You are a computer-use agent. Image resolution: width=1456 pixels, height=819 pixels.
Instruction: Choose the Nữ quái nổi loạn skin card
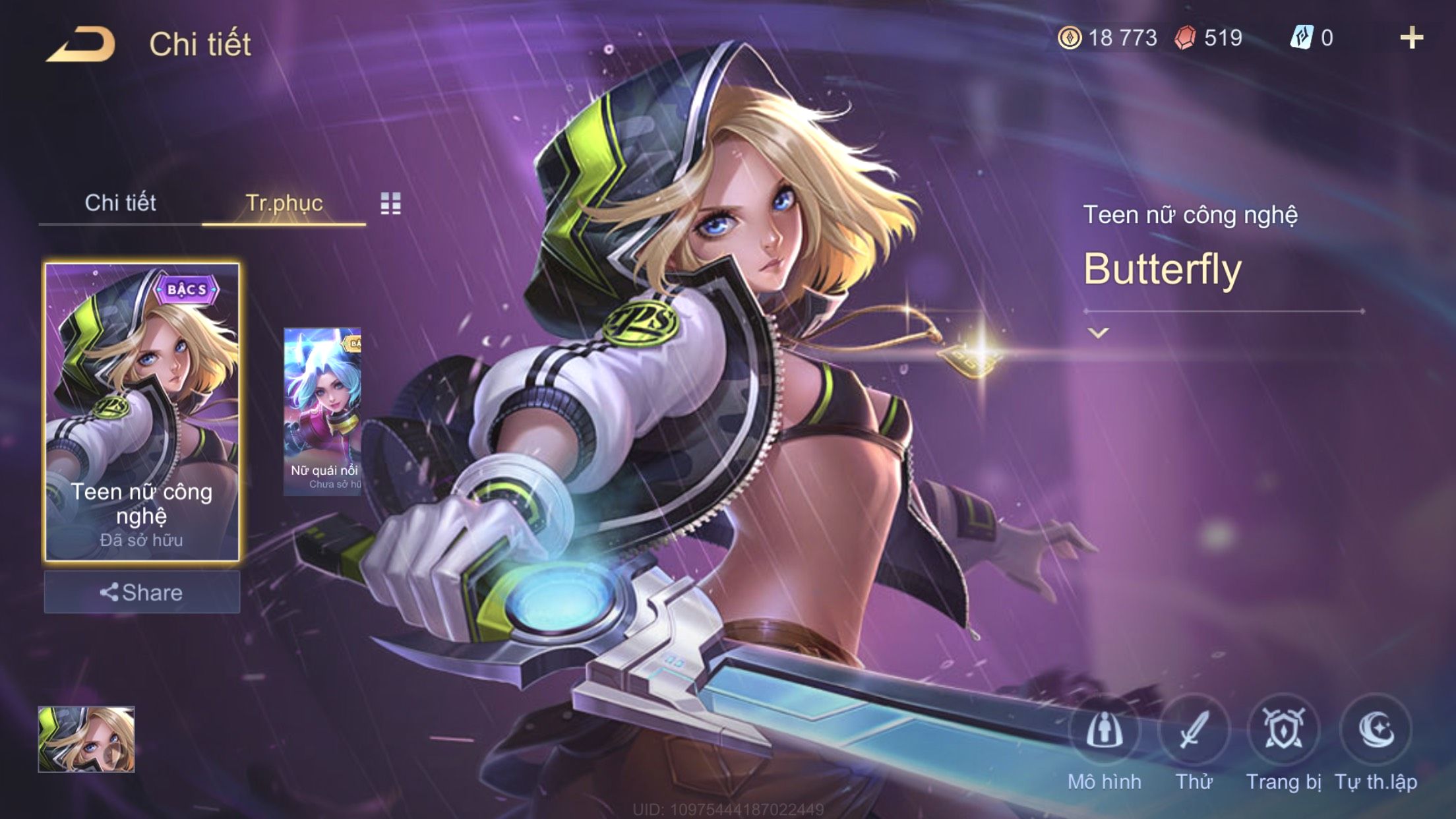pos(322,411)
